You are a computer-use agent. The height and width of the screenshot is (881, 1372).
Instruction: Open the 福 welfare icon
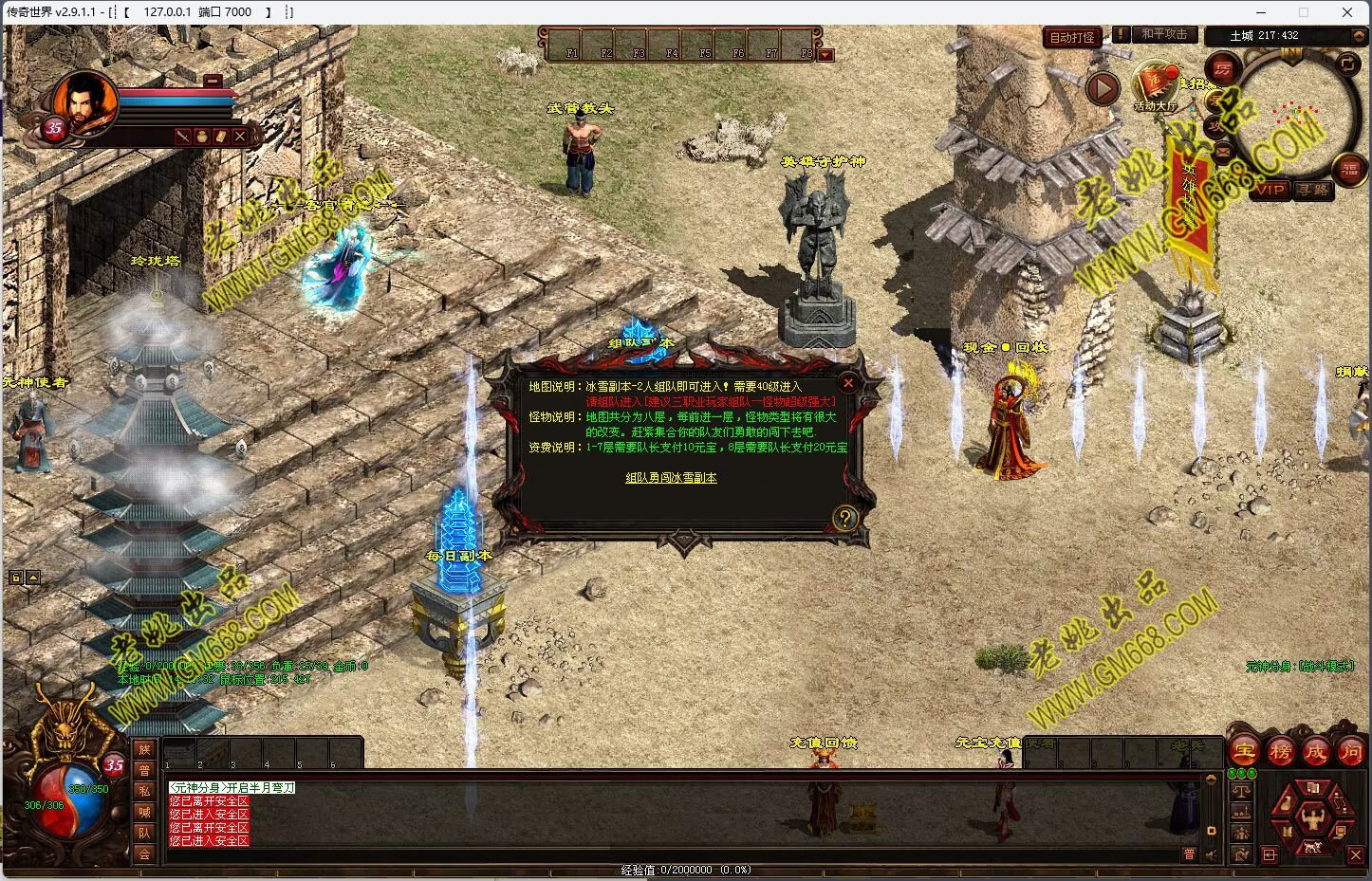click(x=1349, y=170)
